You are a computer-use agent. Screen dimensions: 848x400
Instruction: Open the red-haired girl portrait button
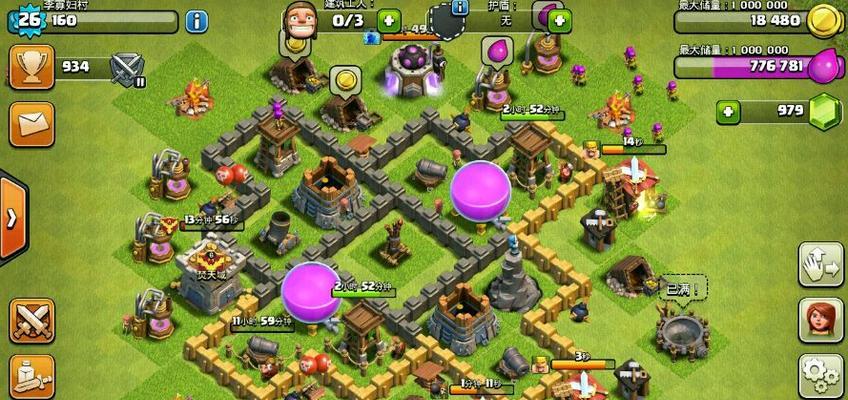click(820, 320)
